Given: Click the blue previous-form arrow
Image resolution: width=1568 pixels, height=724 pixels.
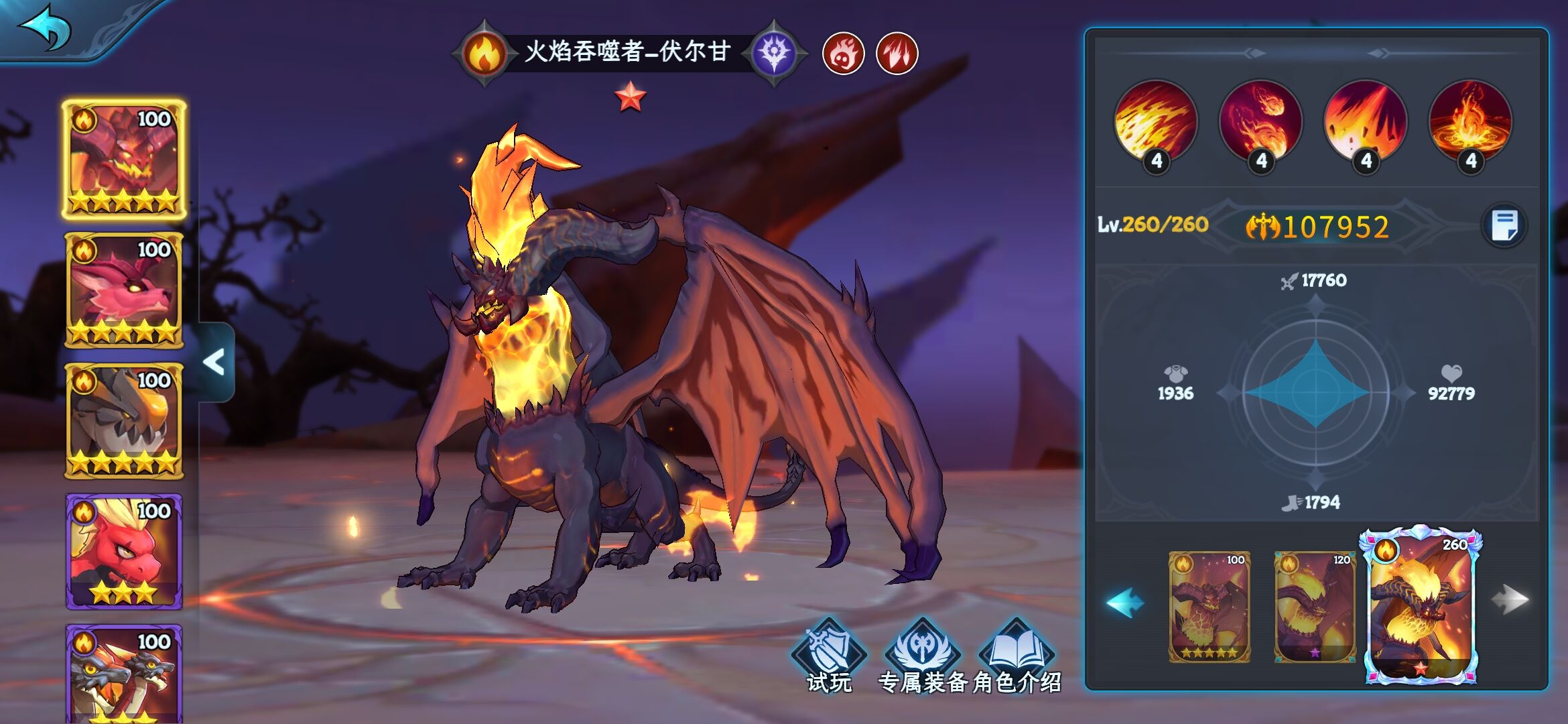Looking at the screenshot, I should click(1125, 602).
